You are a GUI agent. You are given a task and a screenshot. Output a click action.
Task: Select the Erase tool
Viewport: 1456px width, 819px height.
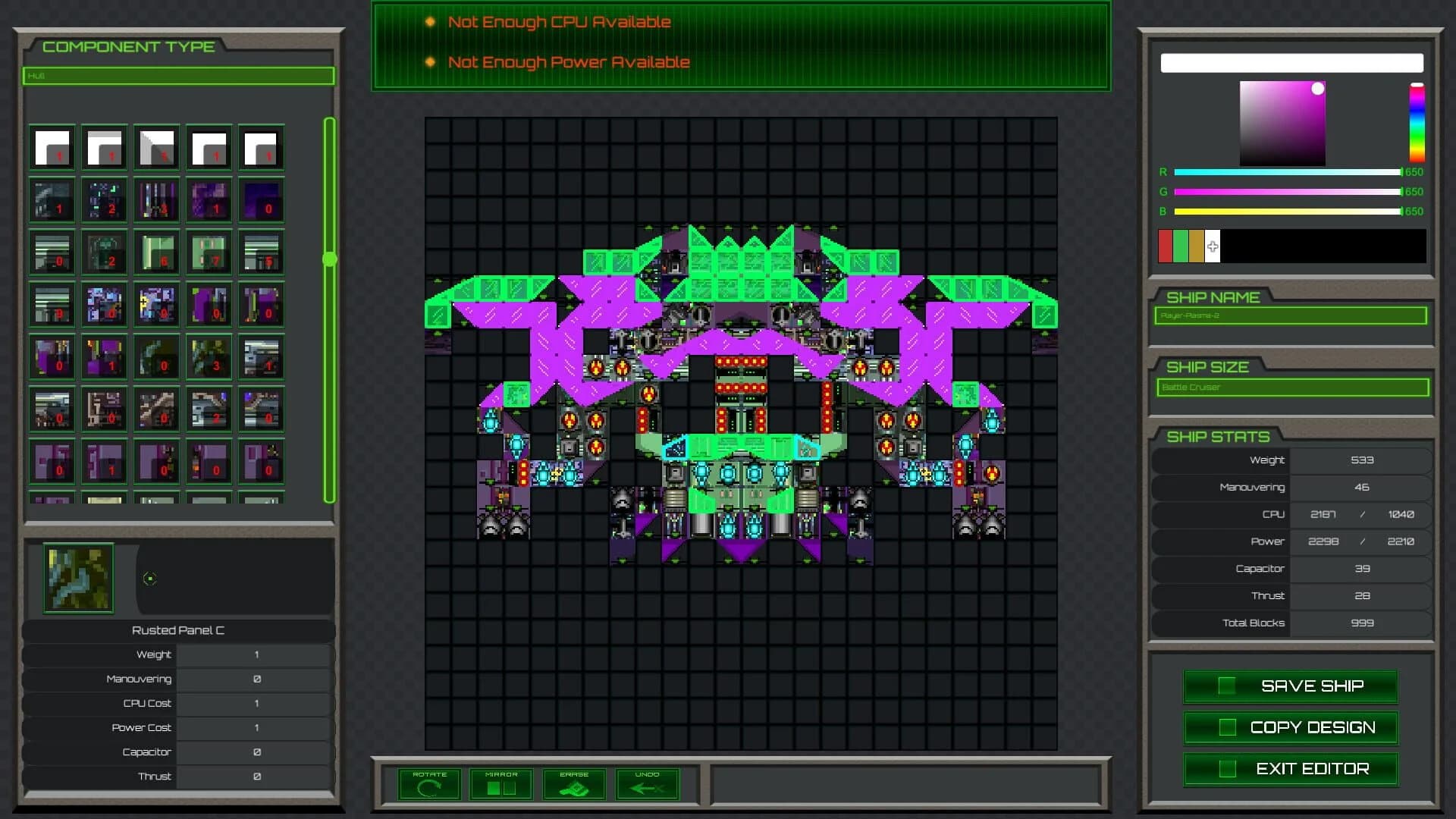(x=573, y=783)
